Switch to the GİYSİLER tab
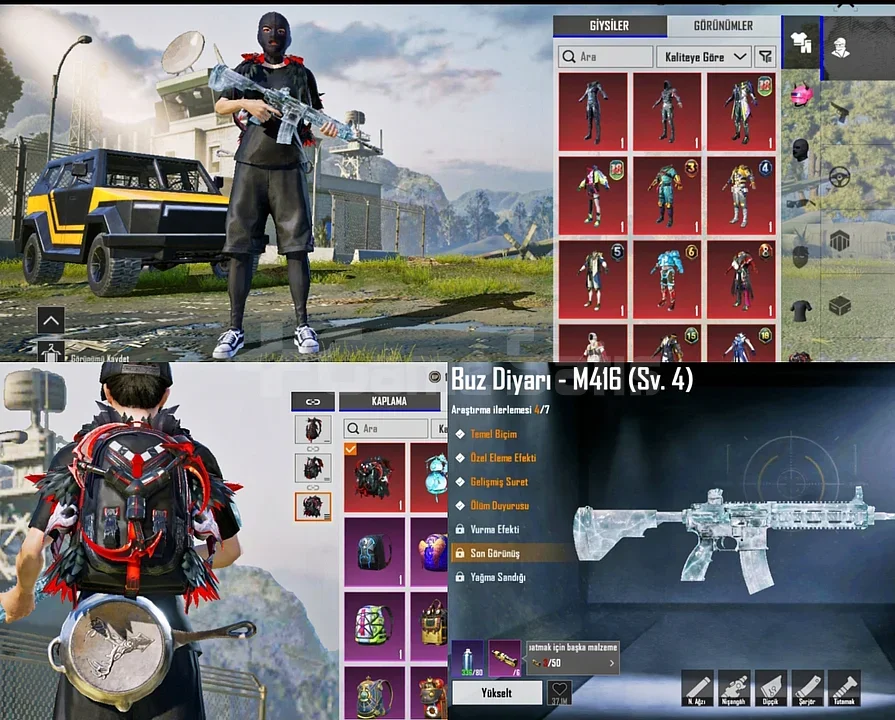This screenshot has height=720, width=895. (609, 27)
